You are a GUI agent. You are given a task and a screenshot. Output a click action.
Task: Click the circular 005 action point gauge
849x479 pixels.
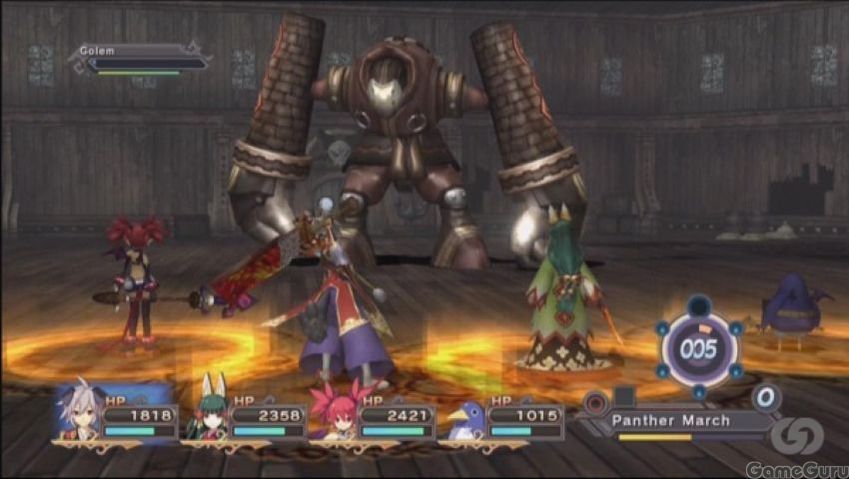pos(698,349)
